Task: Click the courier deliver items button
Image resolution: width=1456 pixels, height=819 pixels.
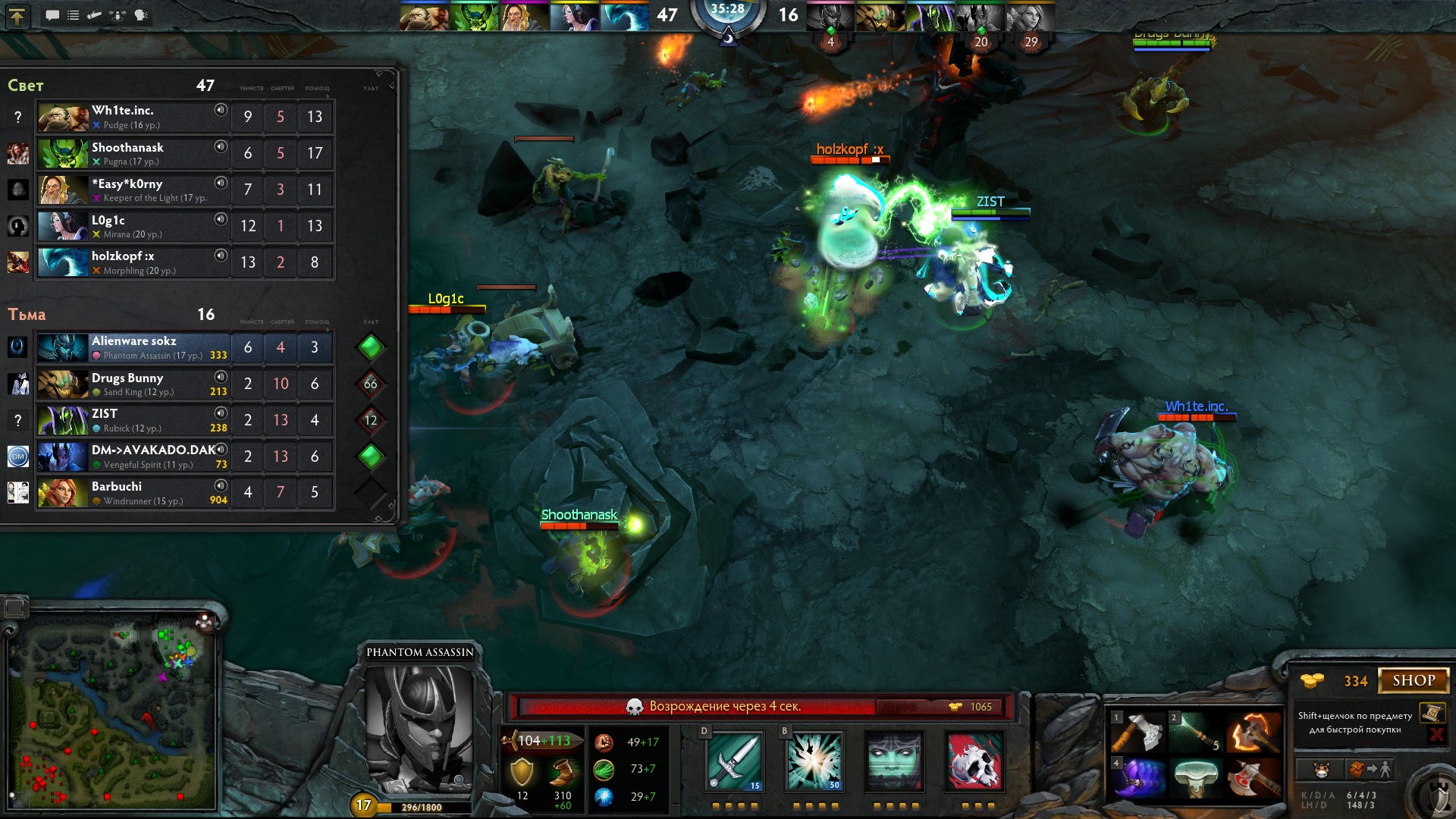Action: 1370,770
